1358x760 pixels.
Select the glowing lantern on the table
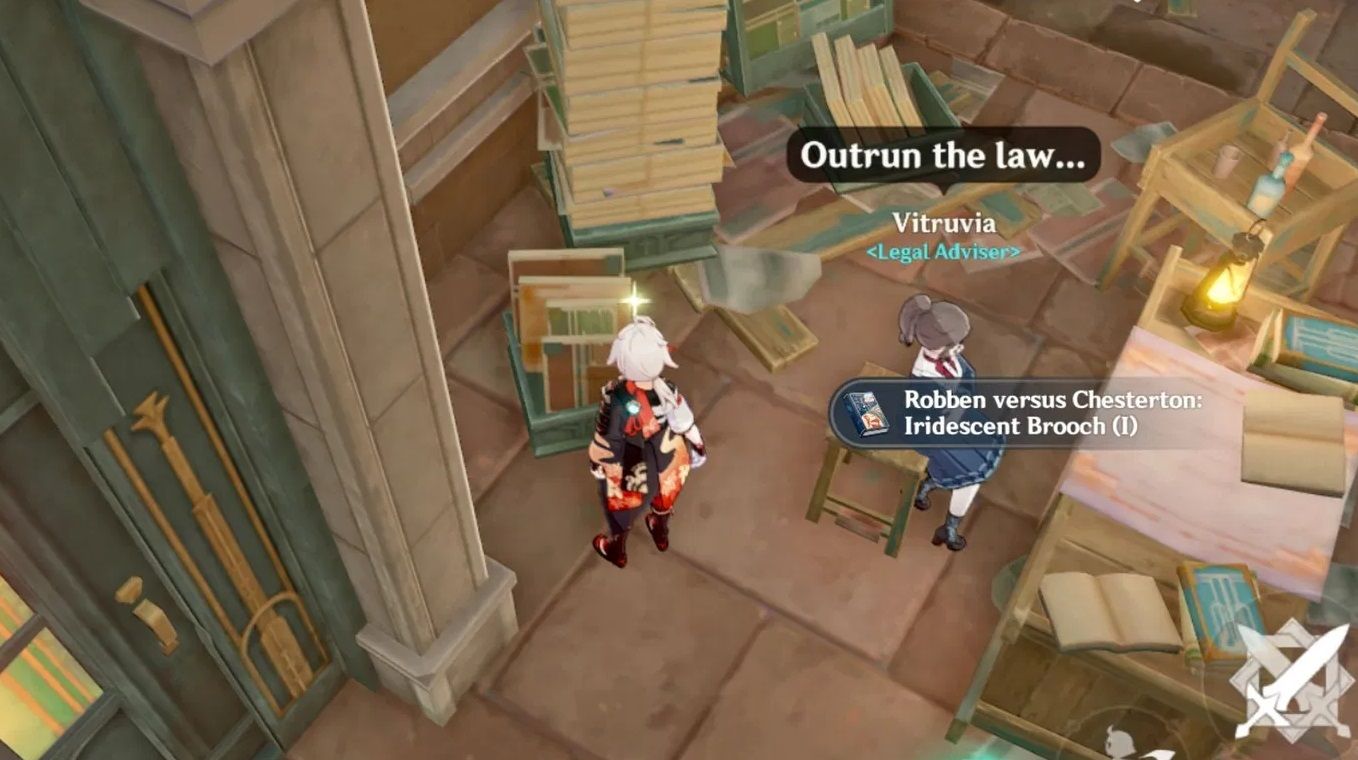[x=1222, y=290]
